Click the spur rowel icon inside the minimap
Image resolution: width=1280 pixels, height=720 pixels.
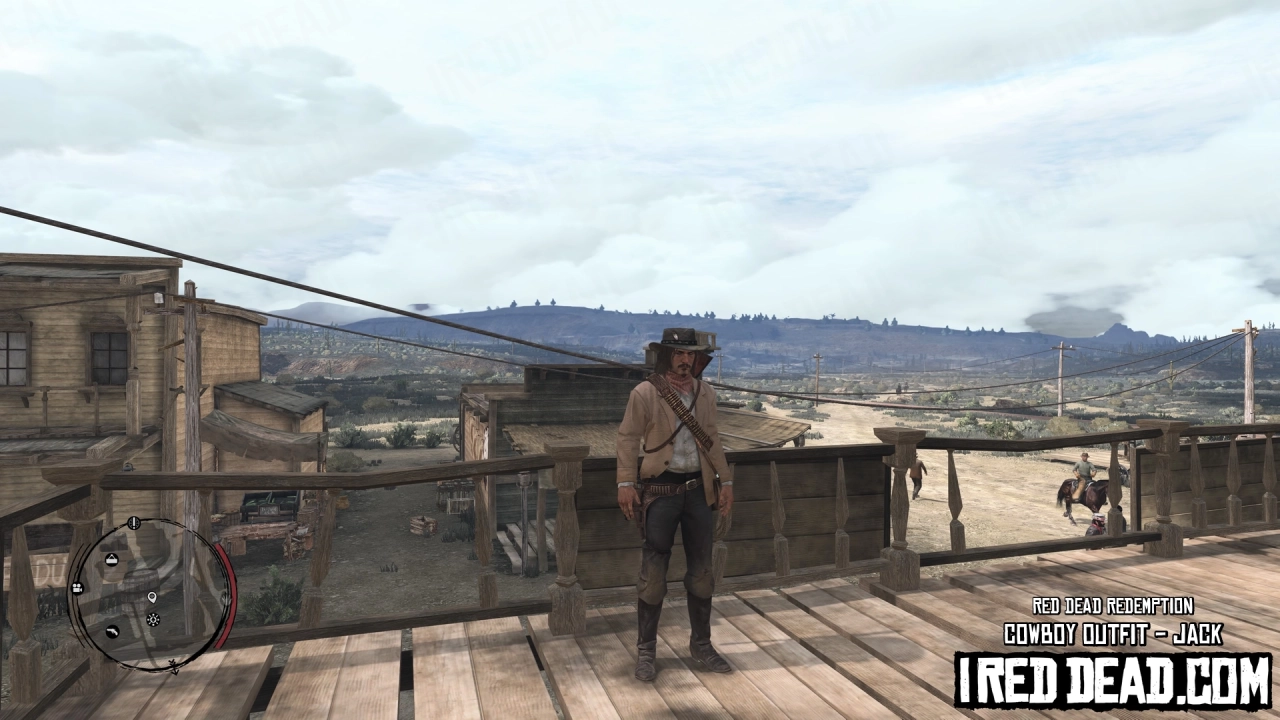tap(153, 619)
